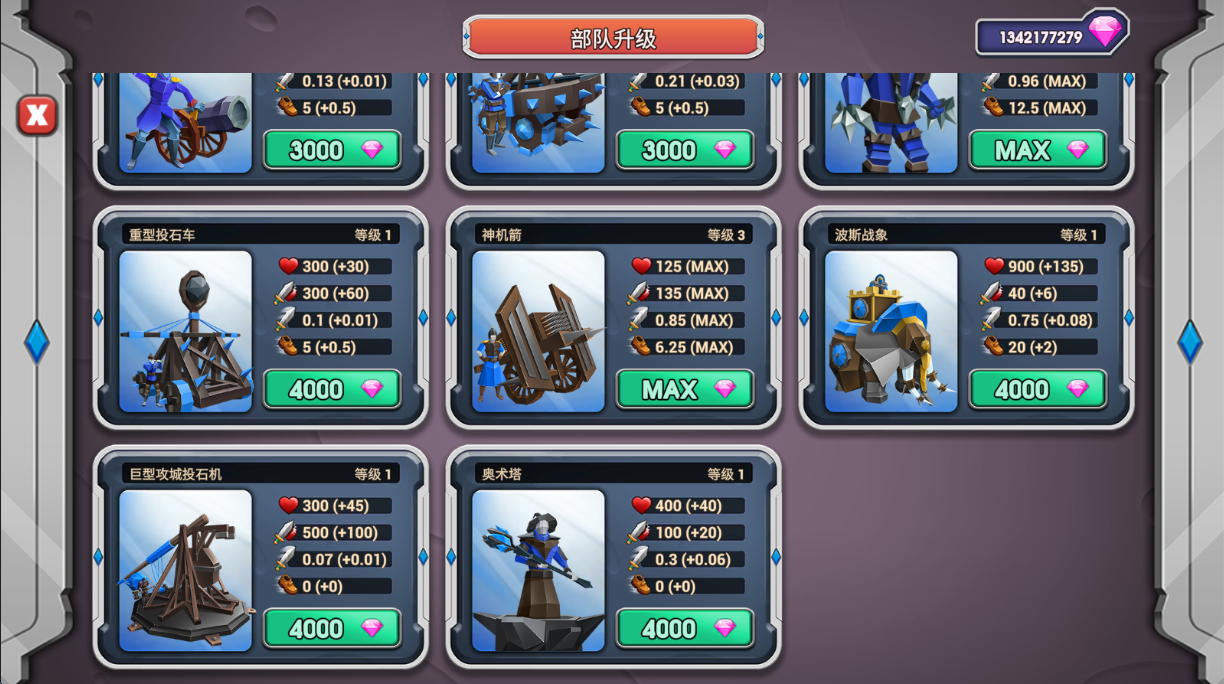Image resolution: width=1224 pixels, height=684 pixels.
Task: Upgrade 奥术塔 for 4000 gems
Action: (x=685, y=628)
